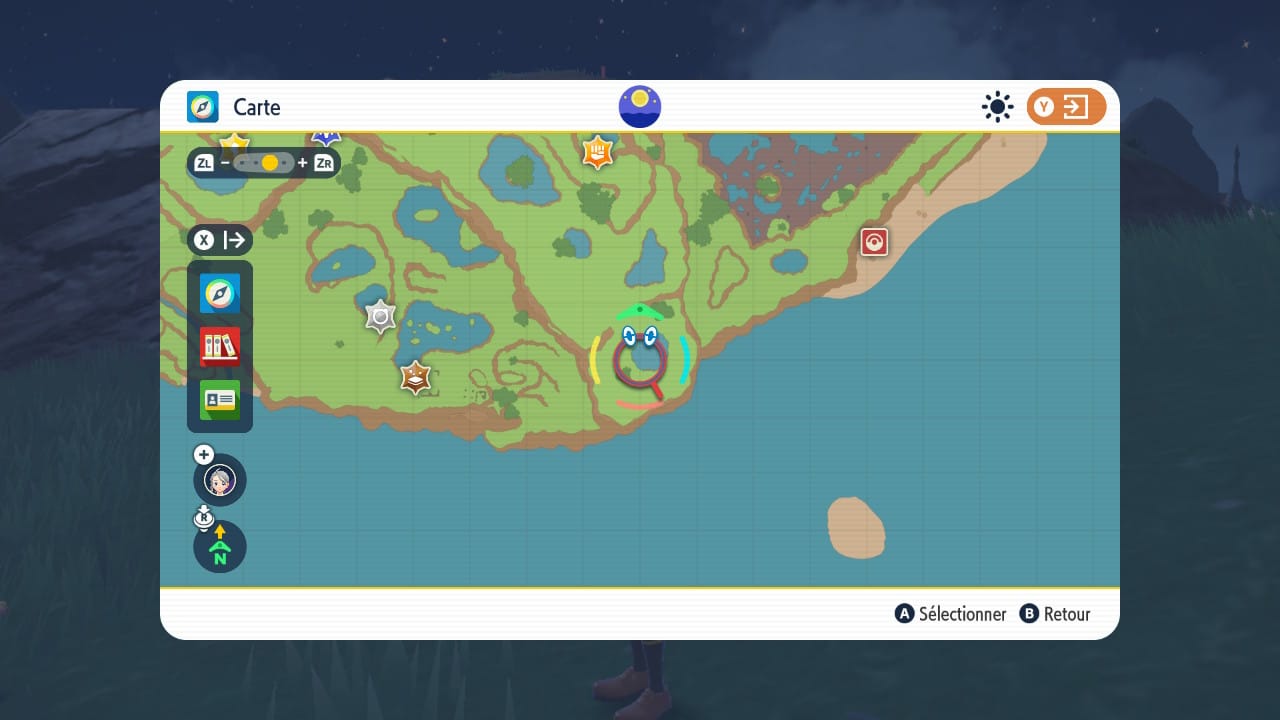Click the Carte compass title icon
Image resolution: width=1280 pixels, height=720 pixels.
coord(203,107)
